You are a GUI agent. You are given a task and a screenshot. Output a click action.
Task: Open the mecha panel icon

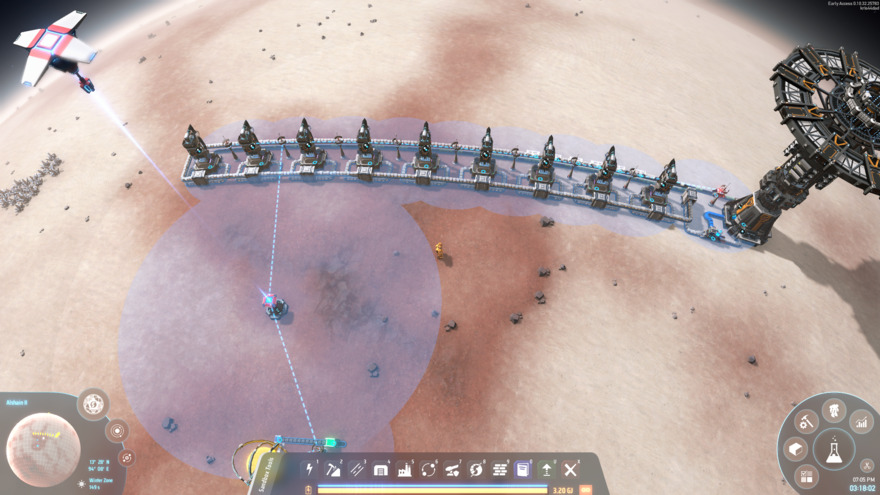(x=834, y=409)
